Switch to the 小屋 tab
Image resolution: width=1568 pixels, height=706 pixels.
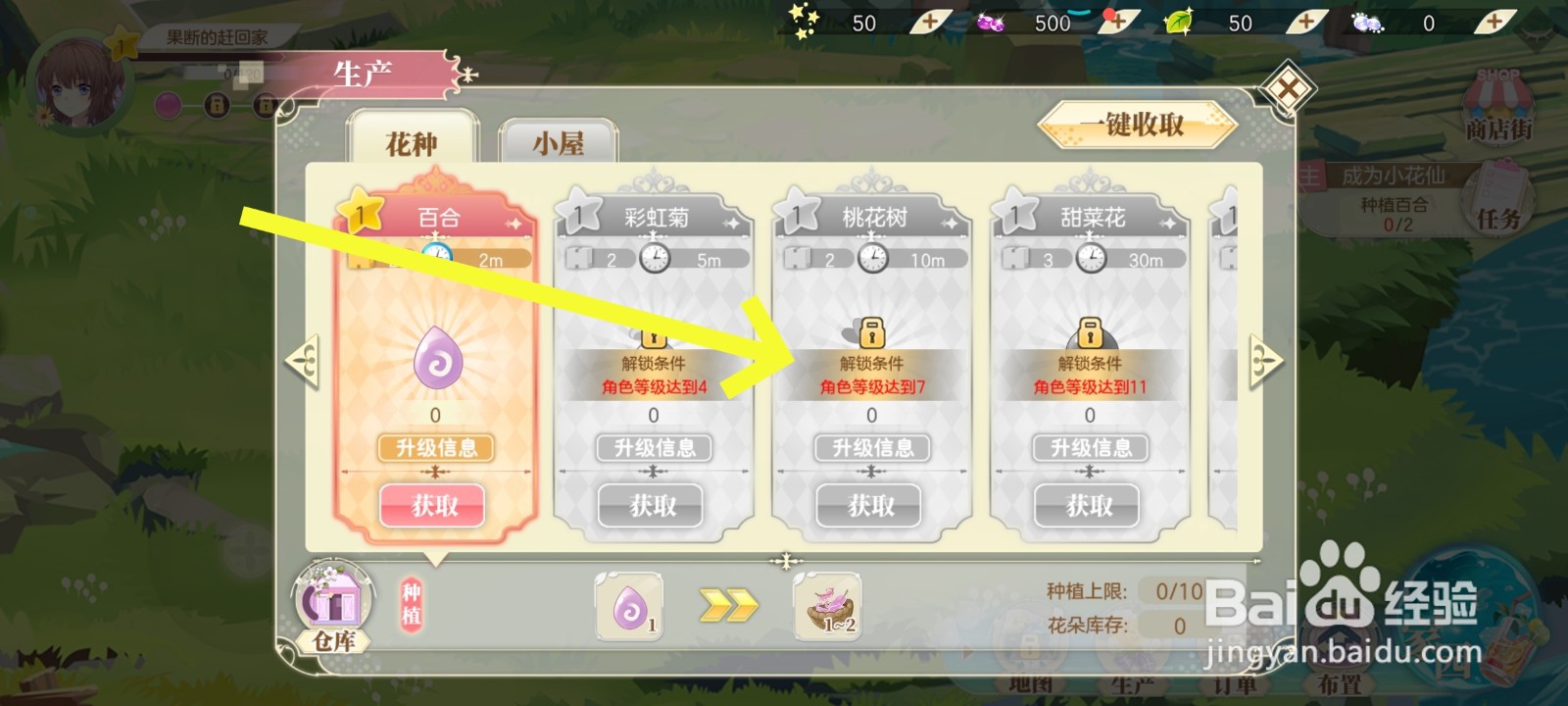(559, 143)
